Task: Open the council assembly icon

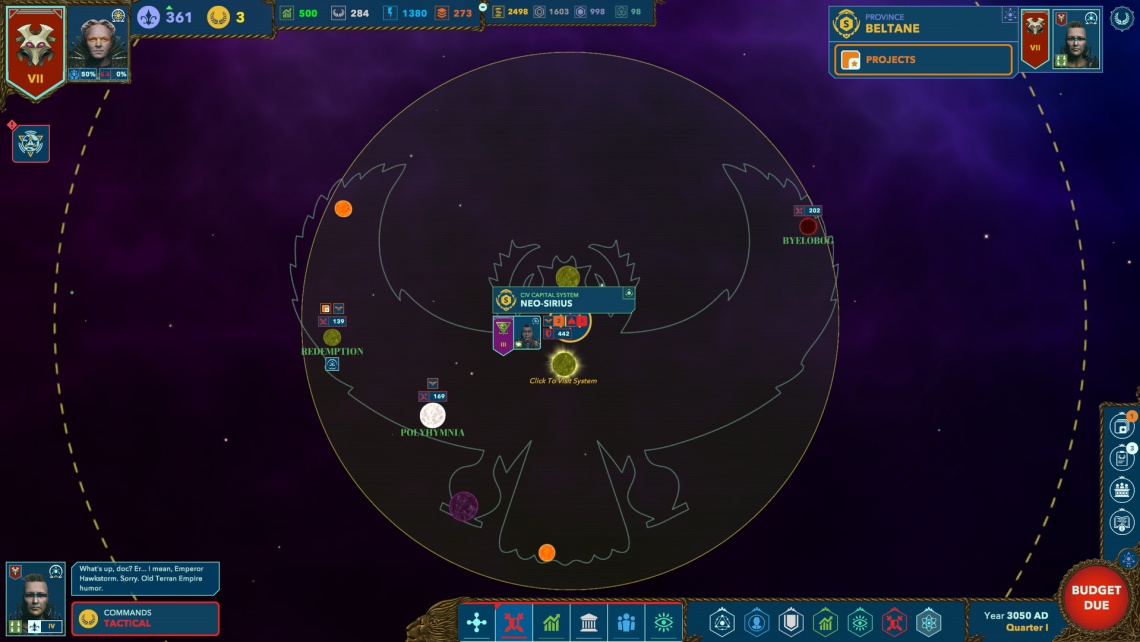Action: point(1122,491)
